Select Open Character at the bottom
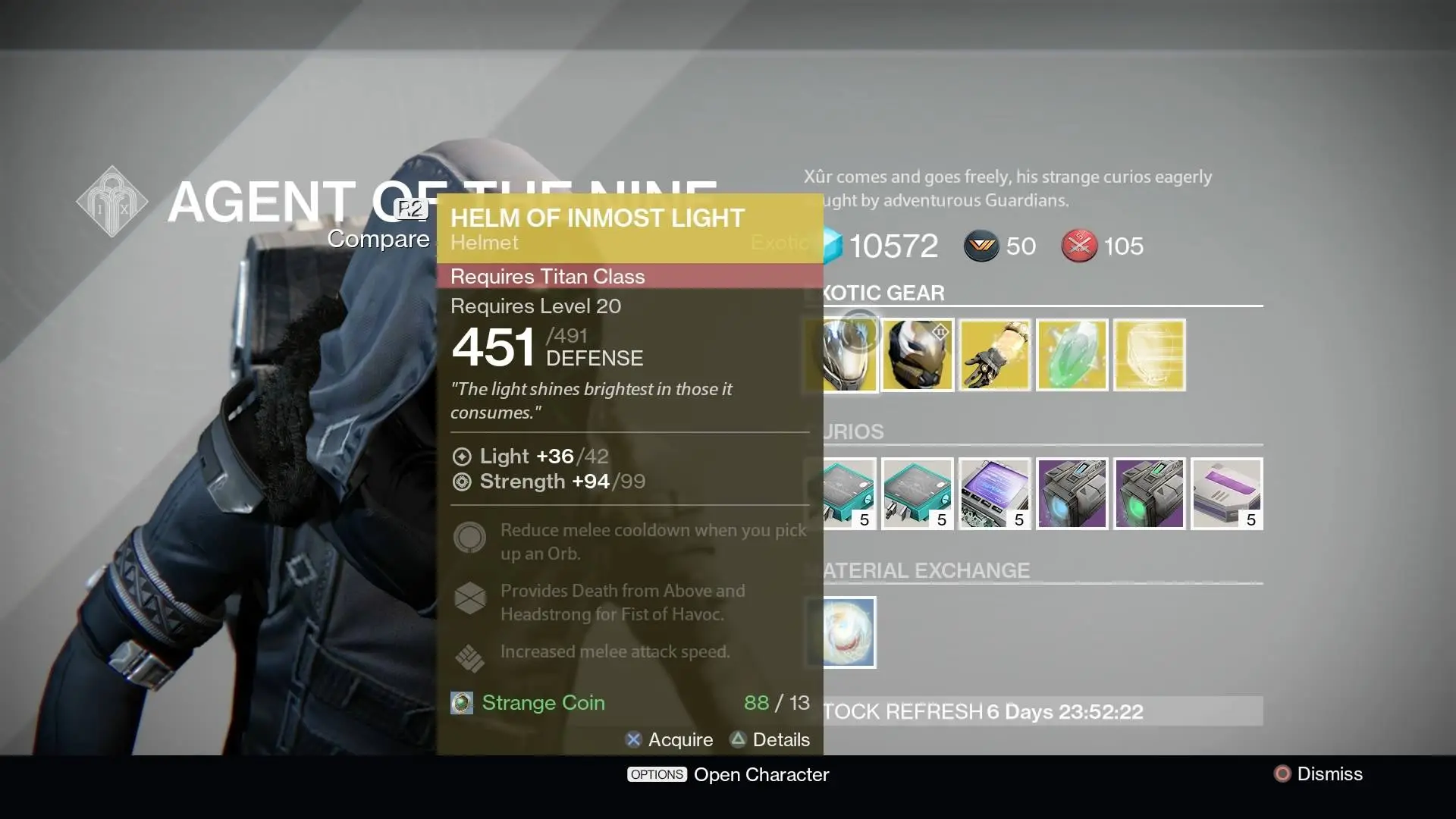The height and width of the screenshot is (819, 1456). pos(761,774)
